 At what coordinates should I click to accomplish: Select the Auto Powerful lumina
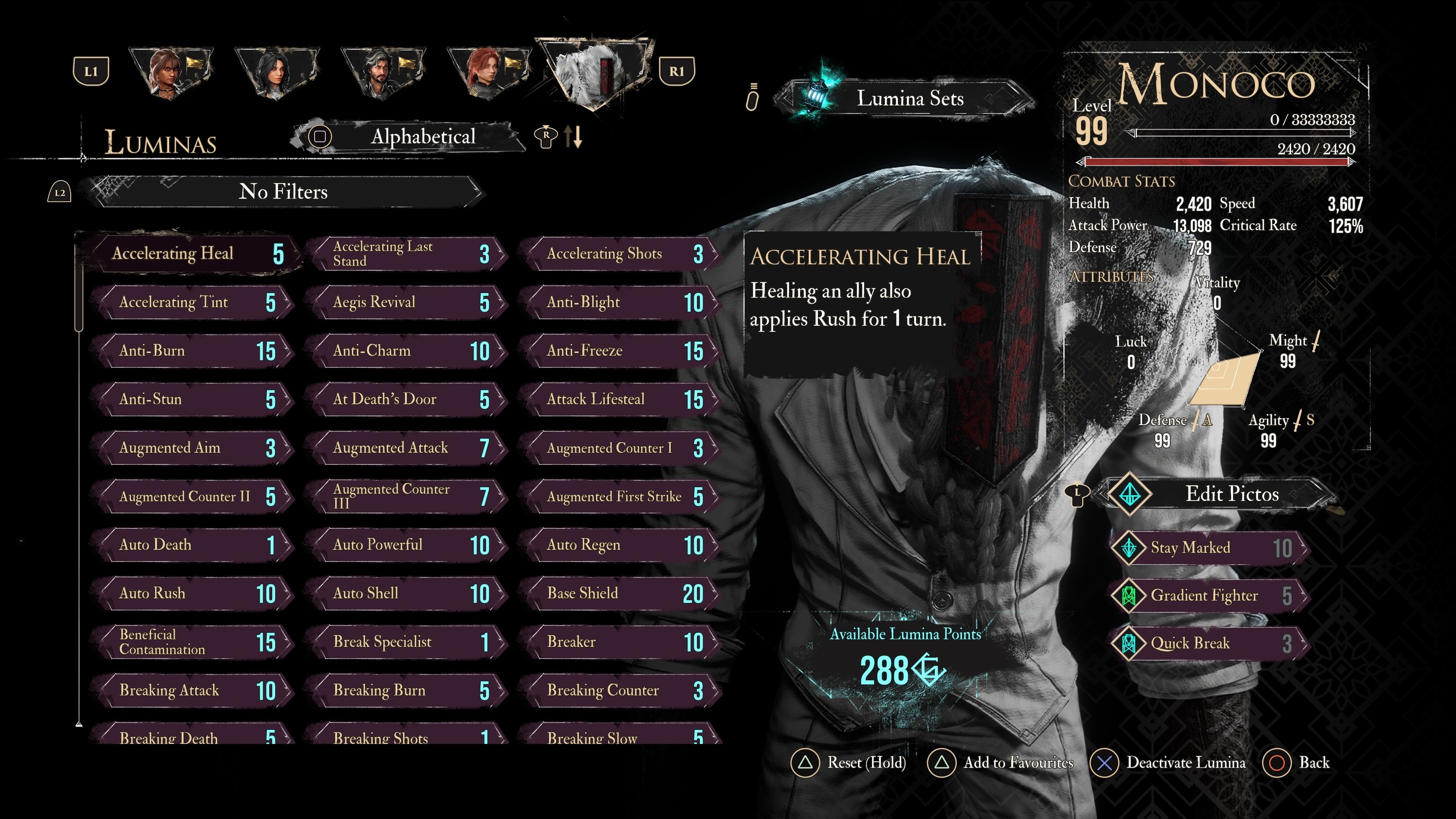click(x=407, y=546)
